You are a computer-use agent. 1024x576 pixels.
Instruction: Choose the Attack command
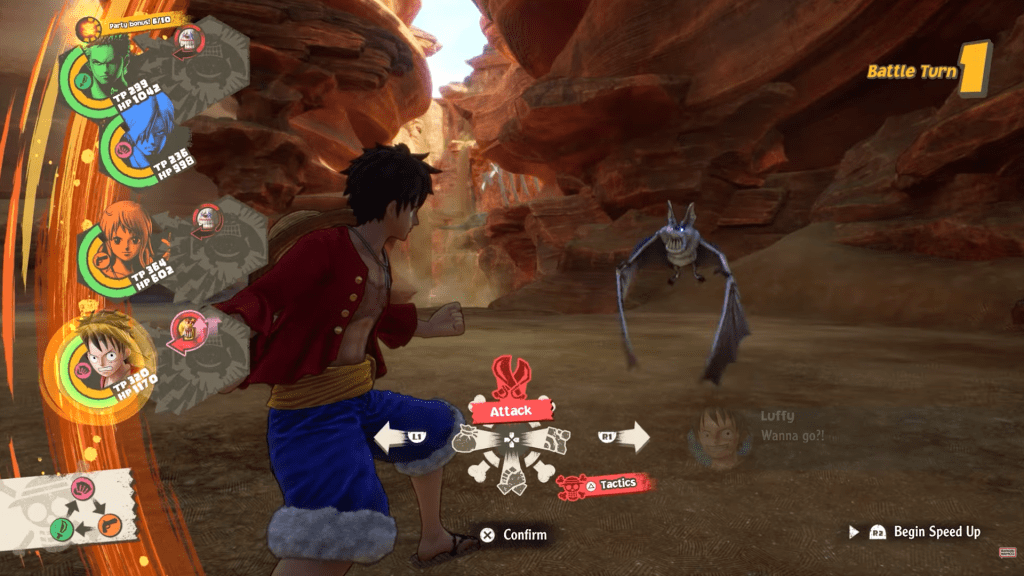[510, 410]
